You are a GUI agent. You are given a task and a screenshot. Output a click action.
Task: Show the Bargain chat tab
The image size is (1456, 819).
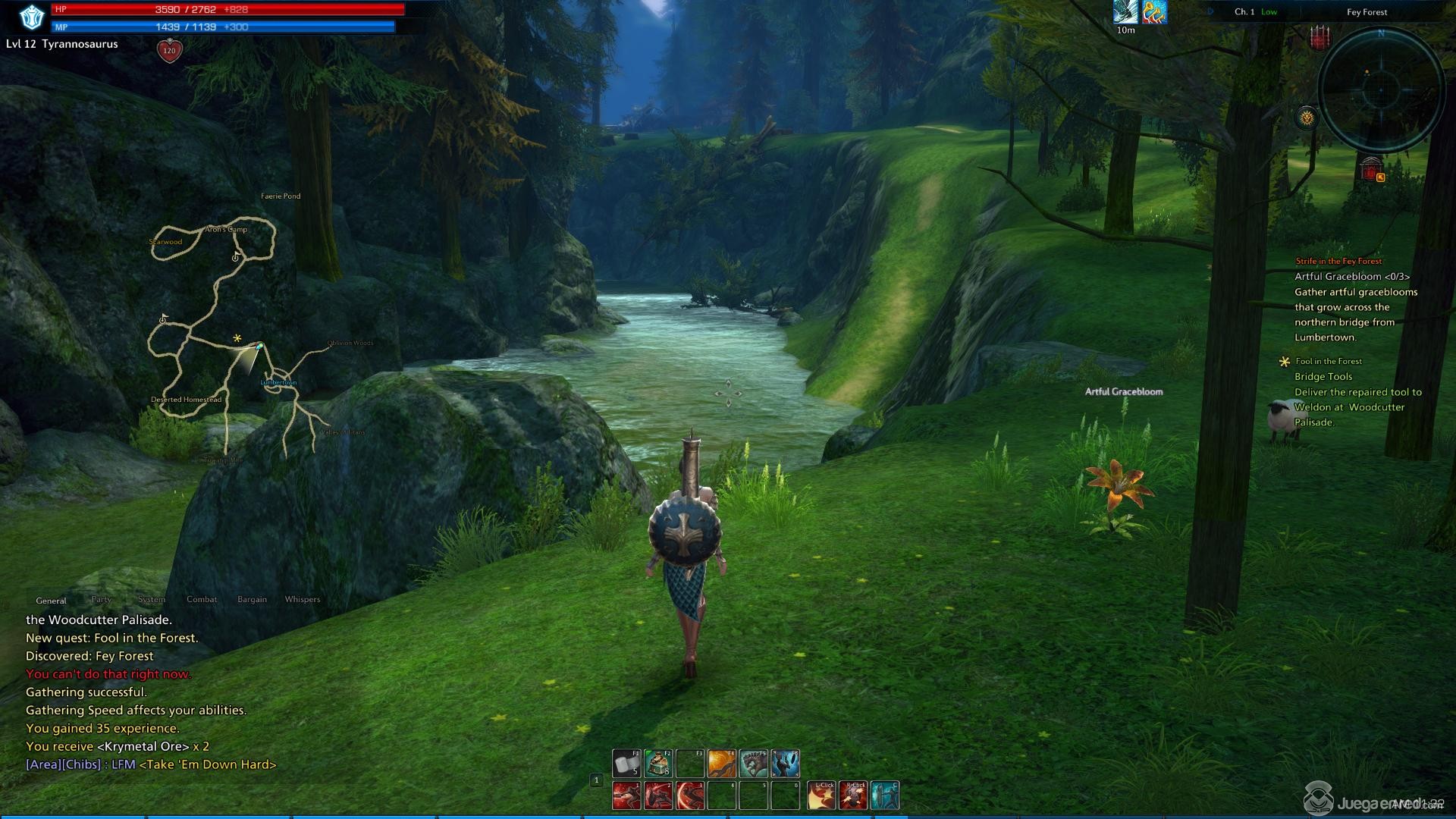click(x=252, y=599)
